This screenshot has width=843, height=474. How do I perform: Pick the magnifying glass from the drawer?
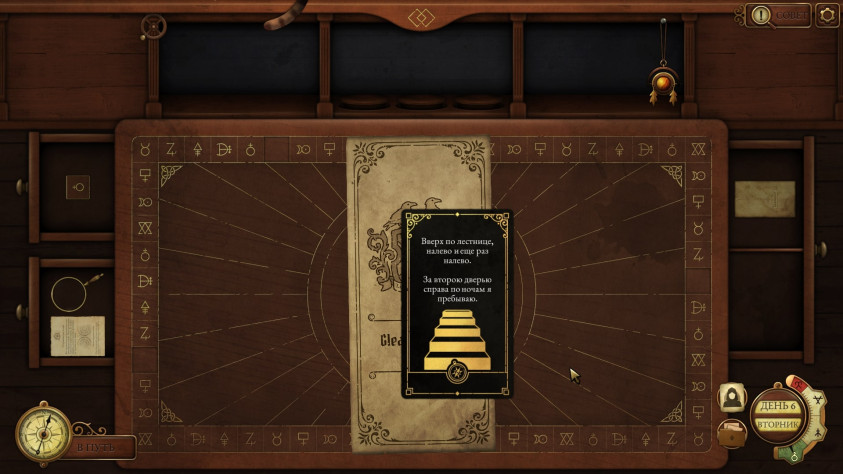click(74, 291)
